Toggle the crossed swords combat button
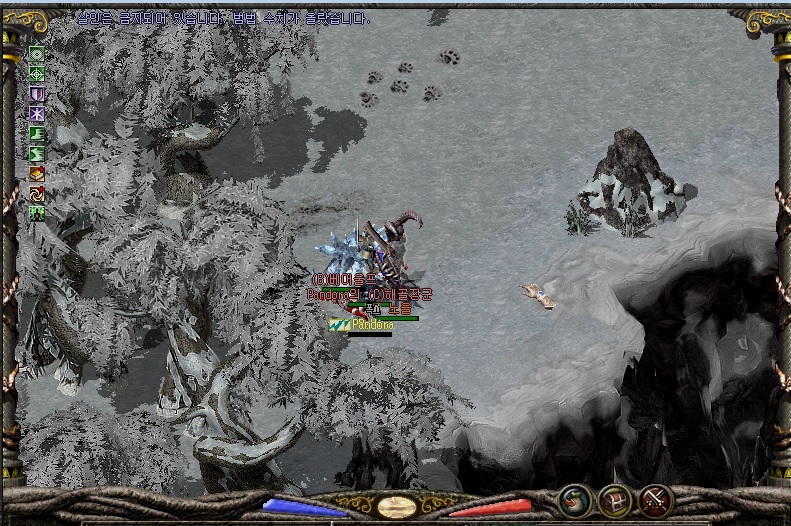The width and height of the screenshot is (791, 526). [x=655, y=500]
